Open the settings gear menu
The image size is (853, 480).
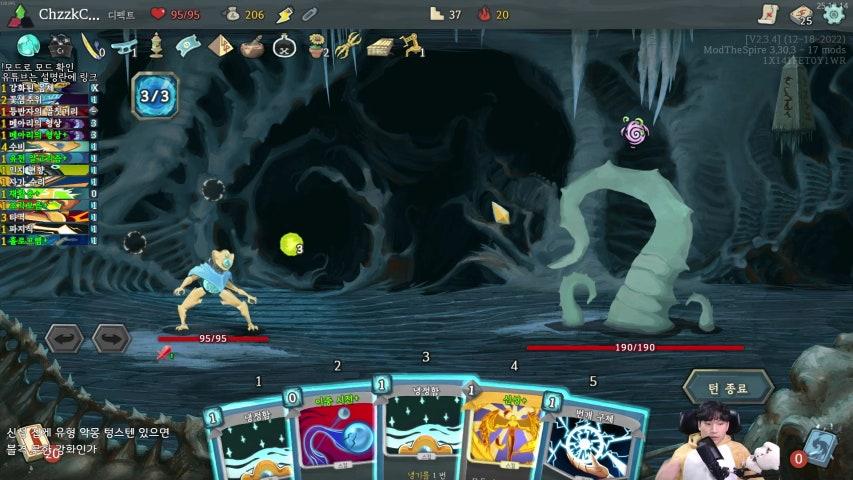[833, 14]
